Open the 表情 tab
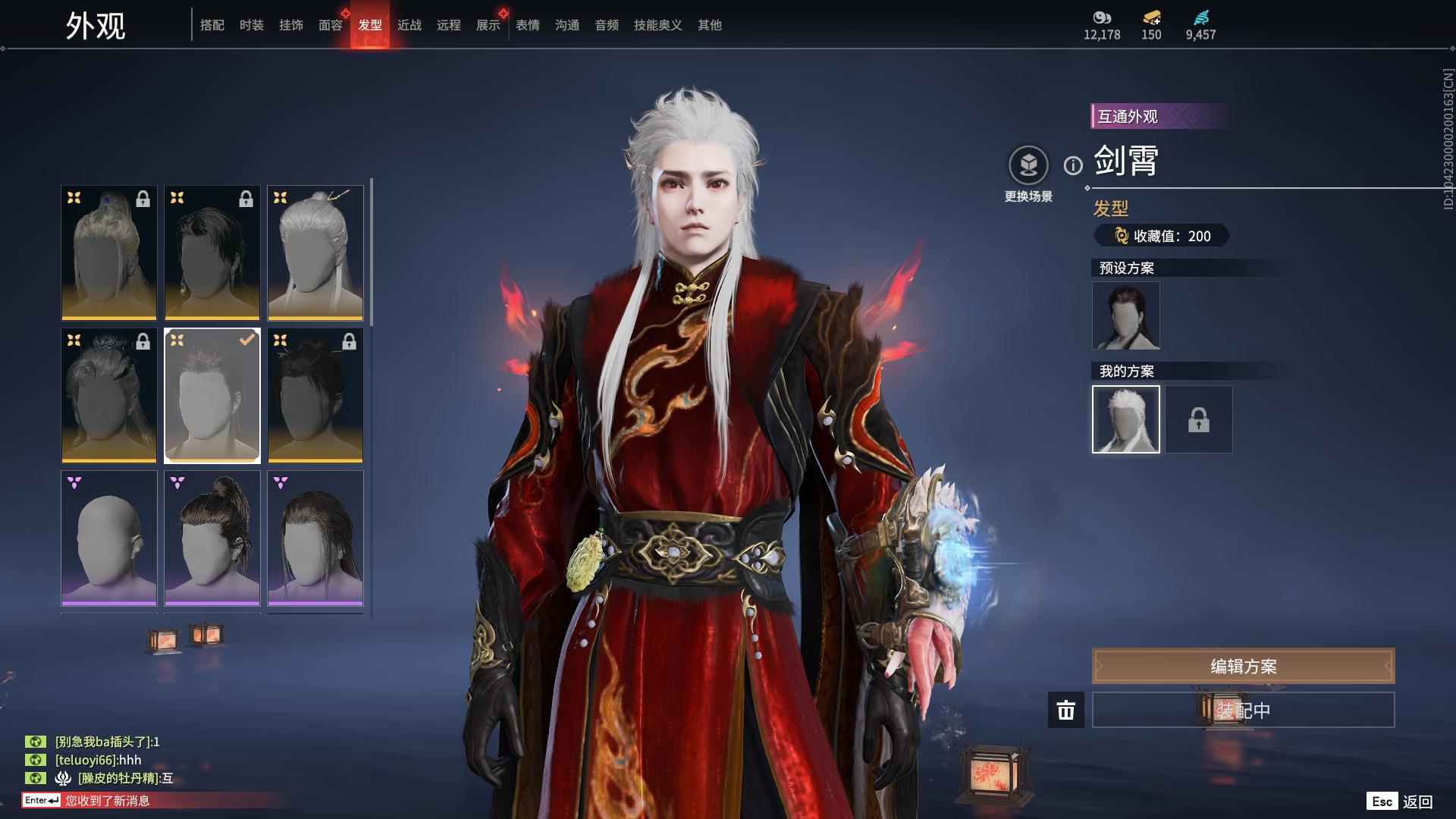1456x819 pixels. 528,25
